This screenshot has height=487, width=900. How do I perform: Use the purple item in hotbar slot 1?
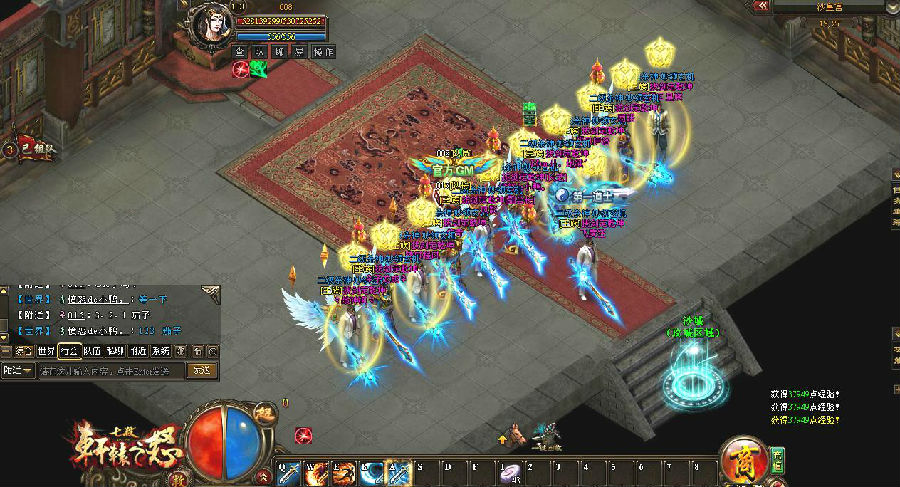click(x=513, y=472)
